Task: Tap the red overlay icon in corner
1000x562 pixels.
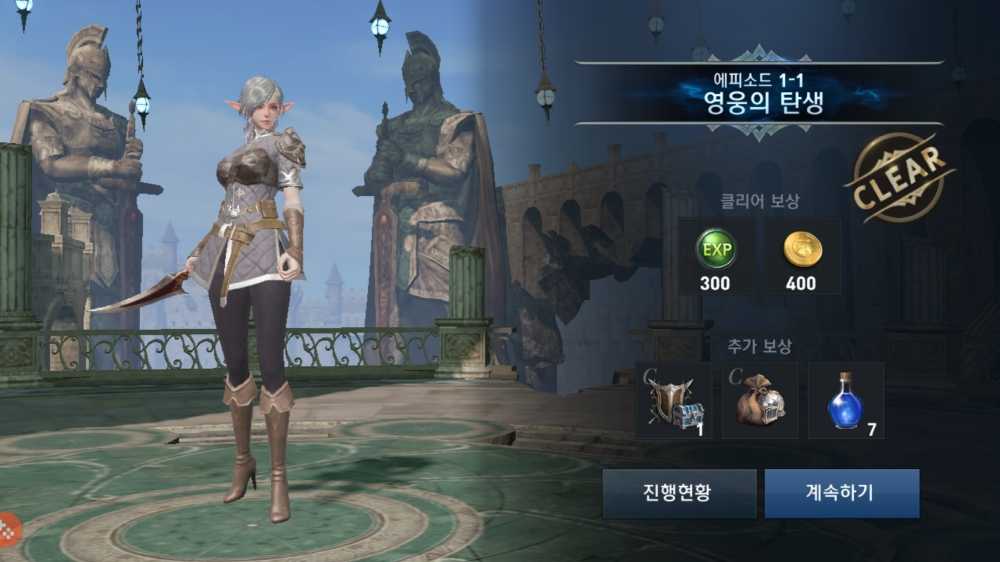Action: coord(9,527)
